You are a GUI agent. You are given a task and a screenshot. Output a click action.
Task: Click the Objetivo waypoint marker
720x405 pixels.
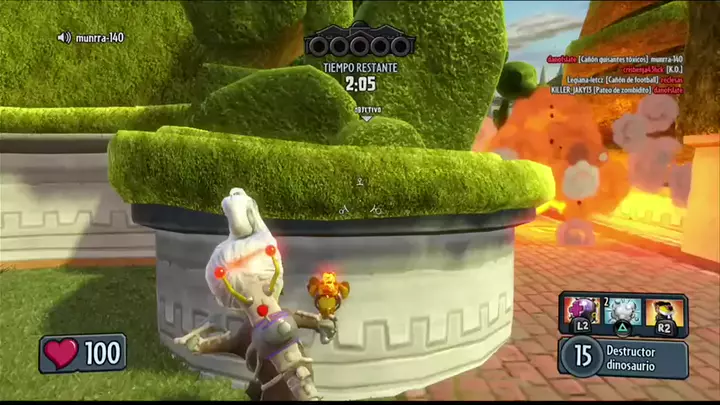[x=366, y=111]
